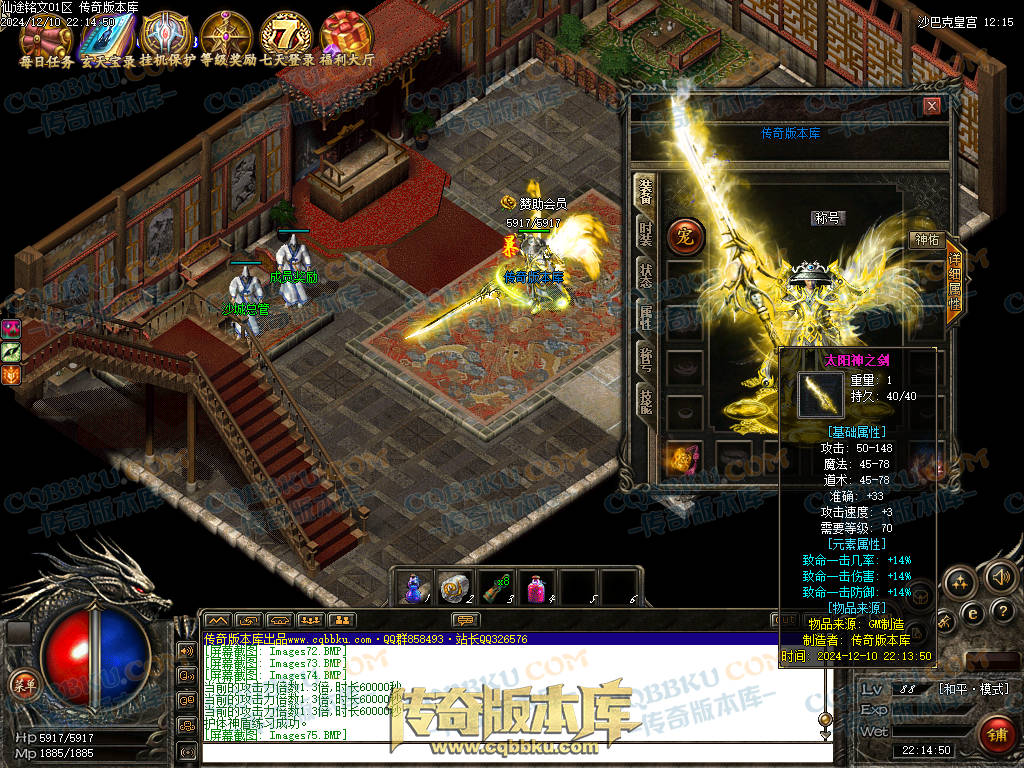Switch to the 状态 status tab
This screenshot has height=768, width=1024.
(x=646, y=276)
